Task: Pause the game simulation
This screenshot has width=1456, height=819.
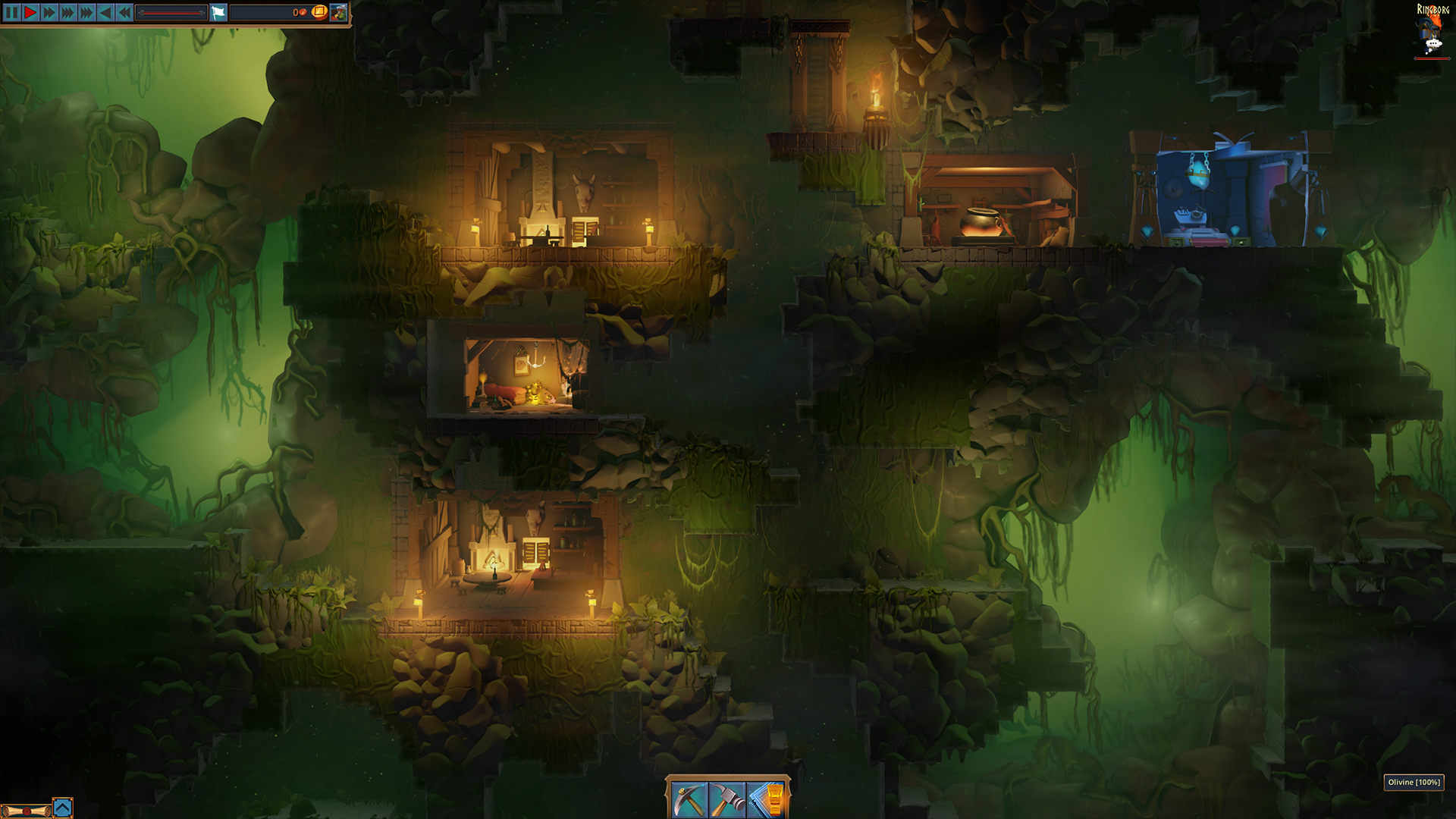Action: point(11,12)
